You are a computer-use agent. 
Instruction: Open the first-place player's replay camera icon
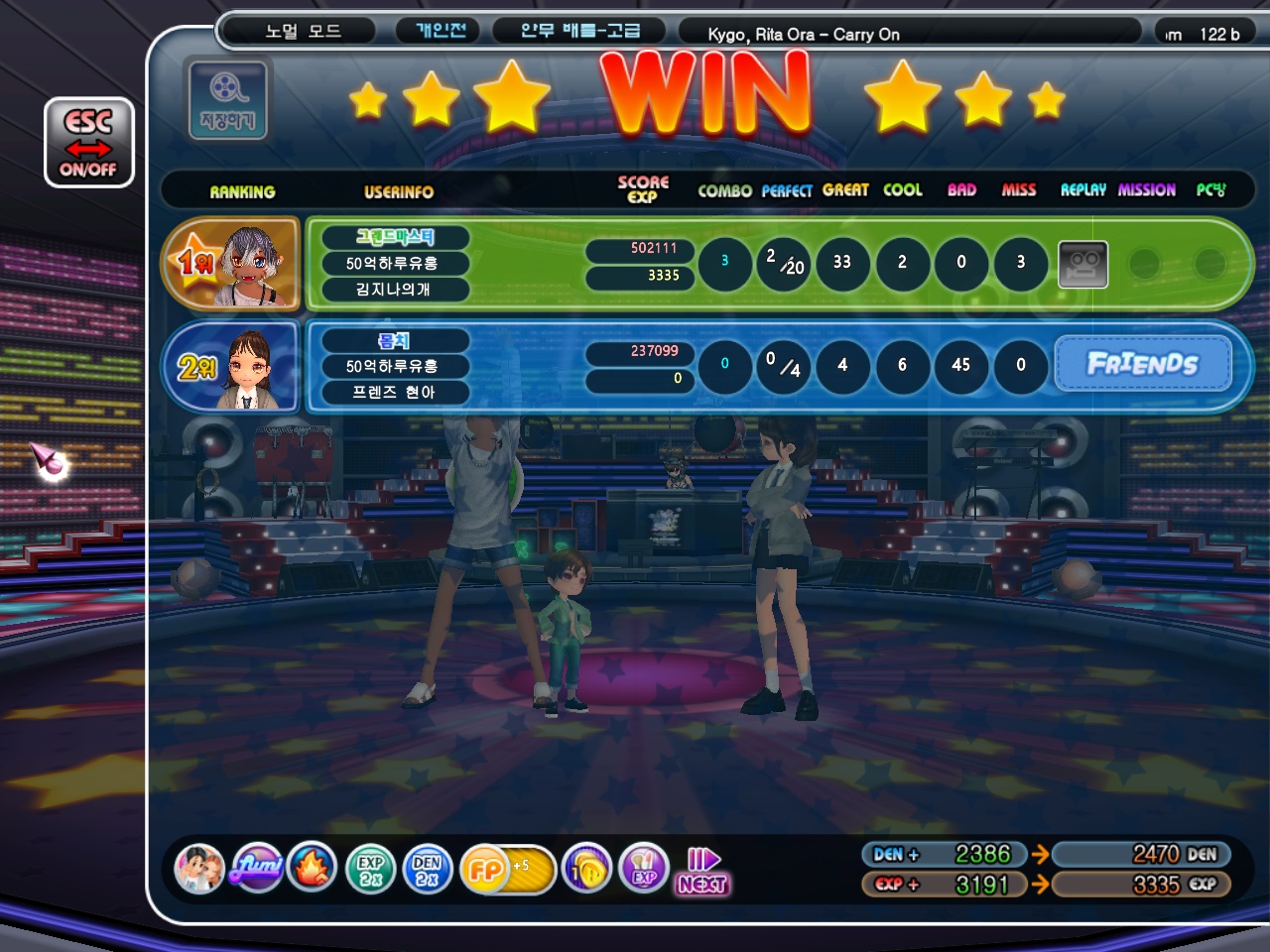click(1082, 264)
